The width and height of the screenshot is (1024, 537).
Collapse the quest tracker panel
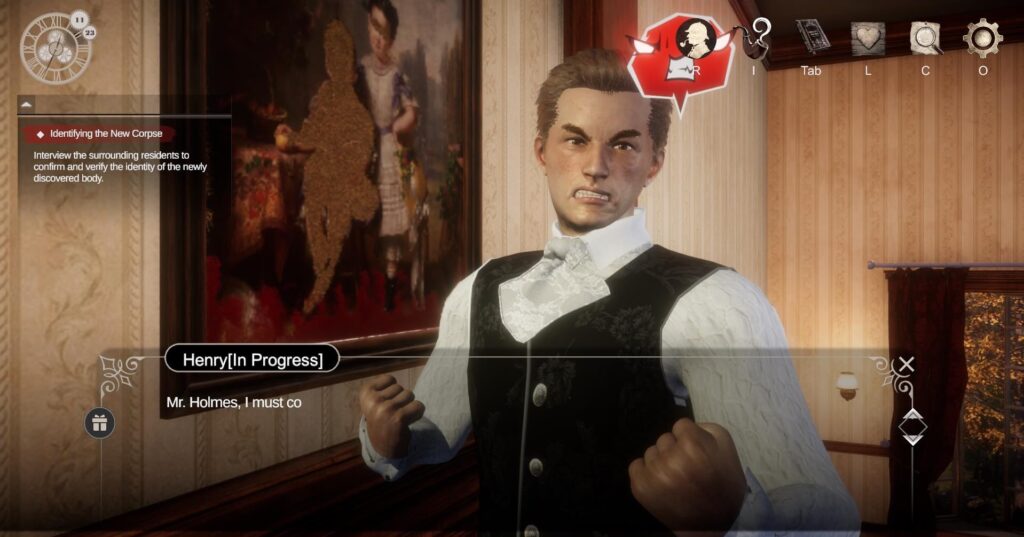[x=26, y=104]
